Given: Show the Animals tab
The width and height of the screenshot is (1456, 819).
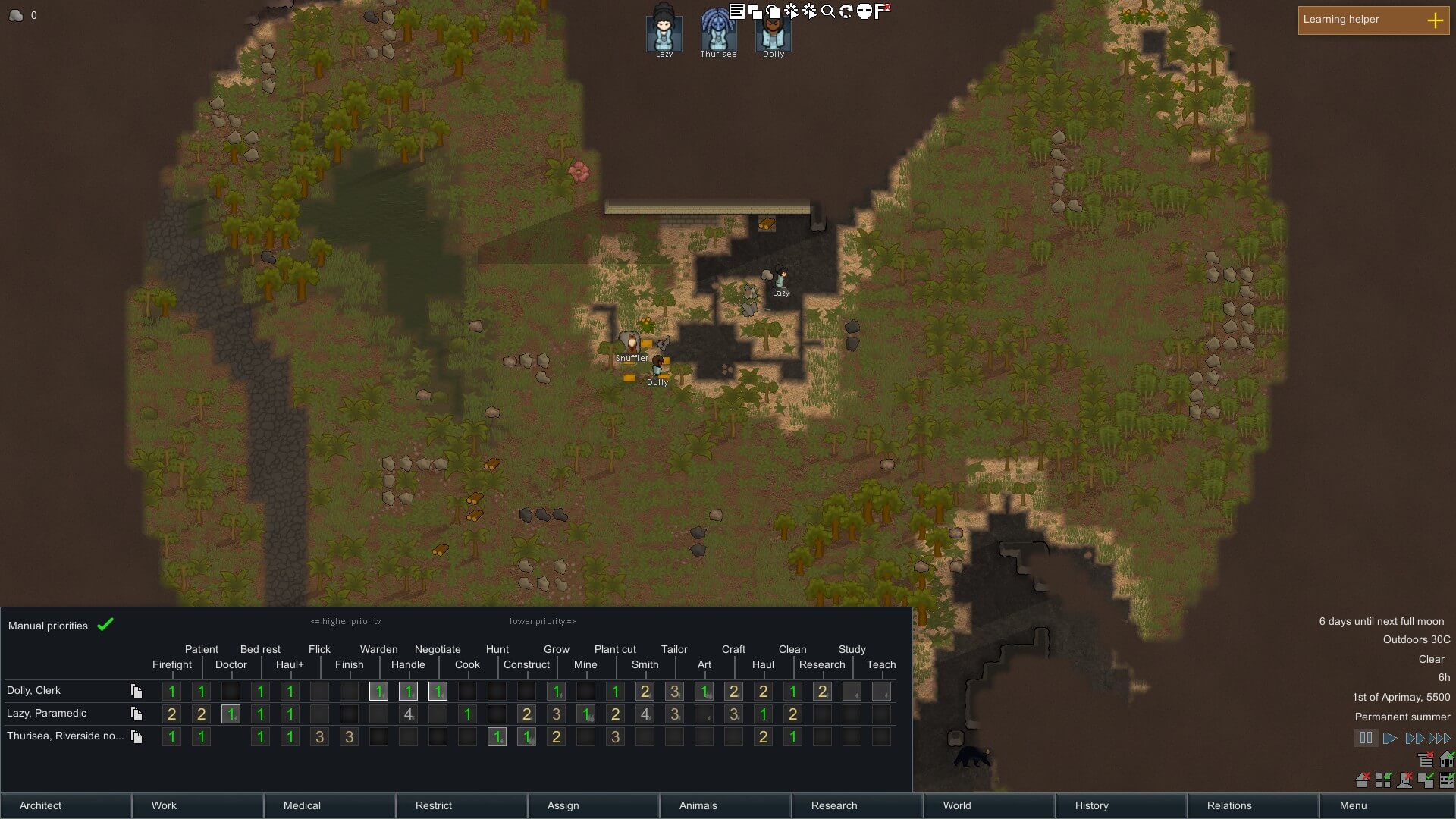Looking at the screenshot, I should [725, 805].
